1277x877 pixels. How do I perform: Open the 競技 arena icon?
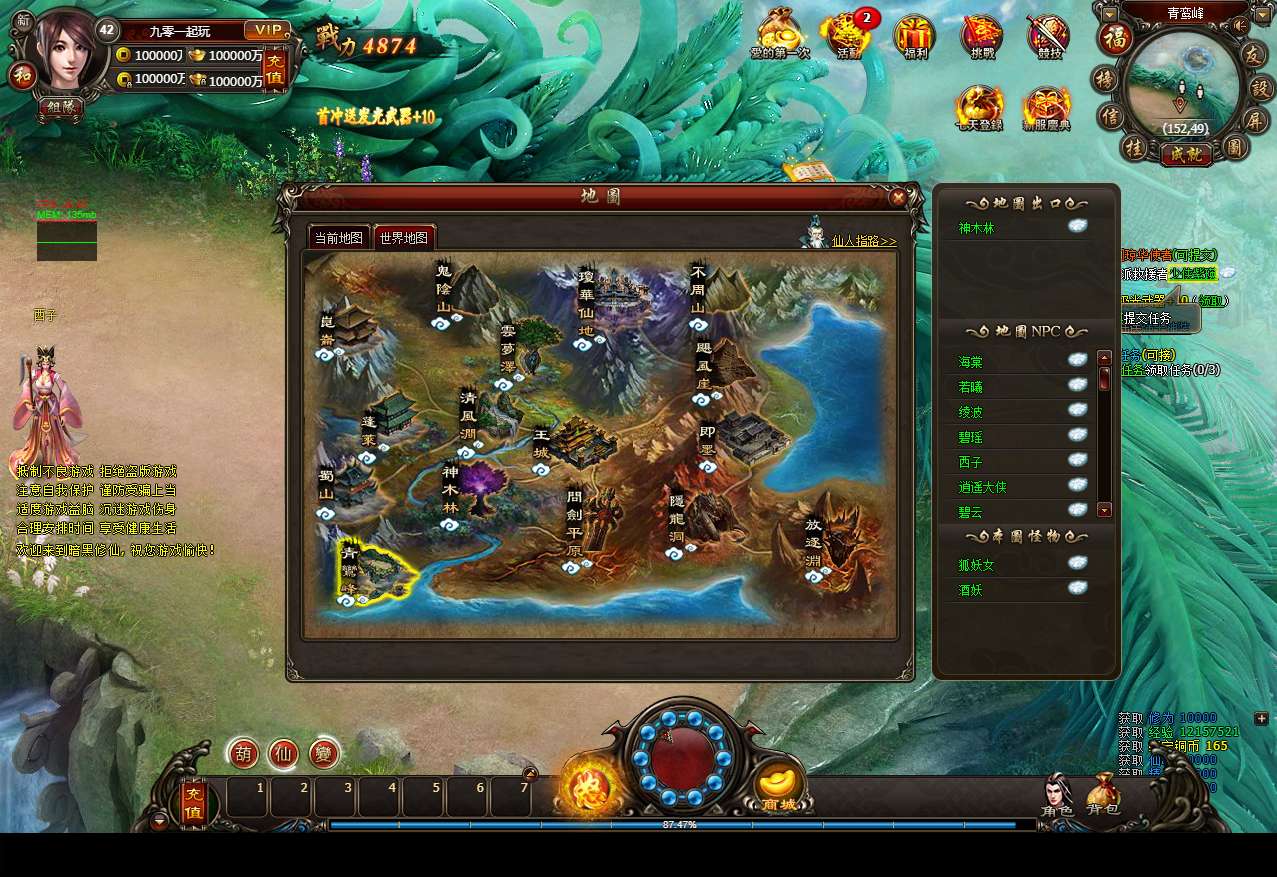point(1048,37)
